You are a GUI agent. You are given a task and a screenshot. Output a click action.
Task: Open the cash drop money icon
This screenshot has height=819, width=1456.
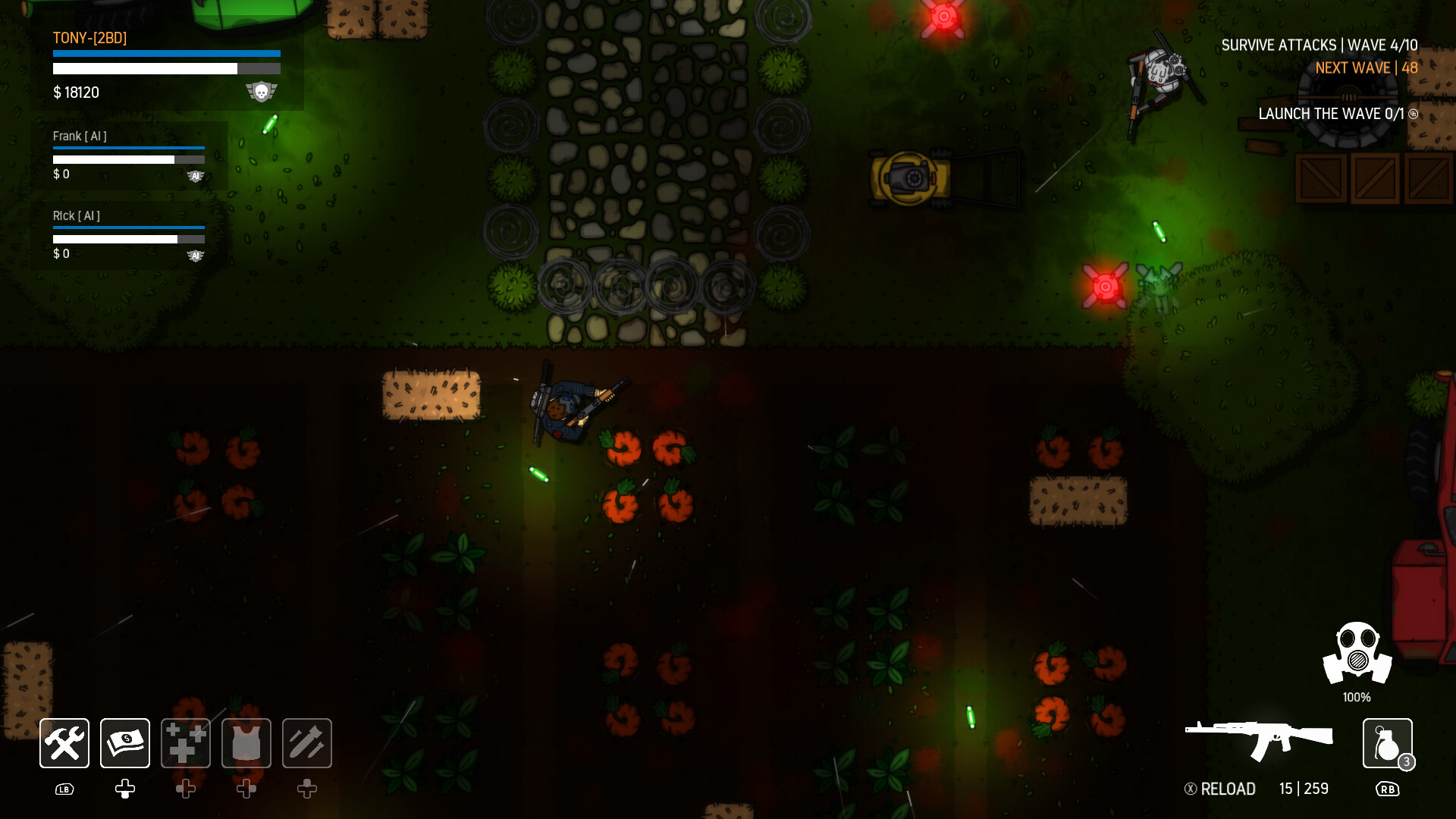click(124, 743)
